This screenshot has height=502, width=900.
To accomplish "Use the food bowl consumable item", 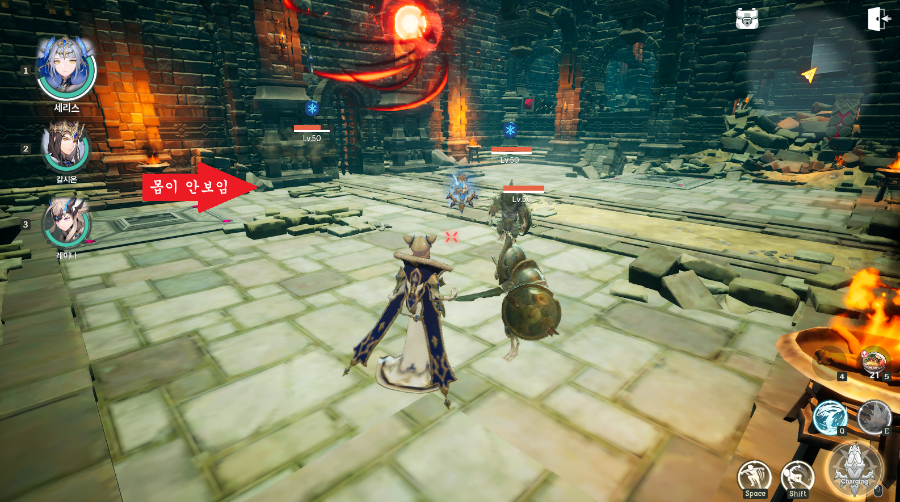I will point(874,361).
